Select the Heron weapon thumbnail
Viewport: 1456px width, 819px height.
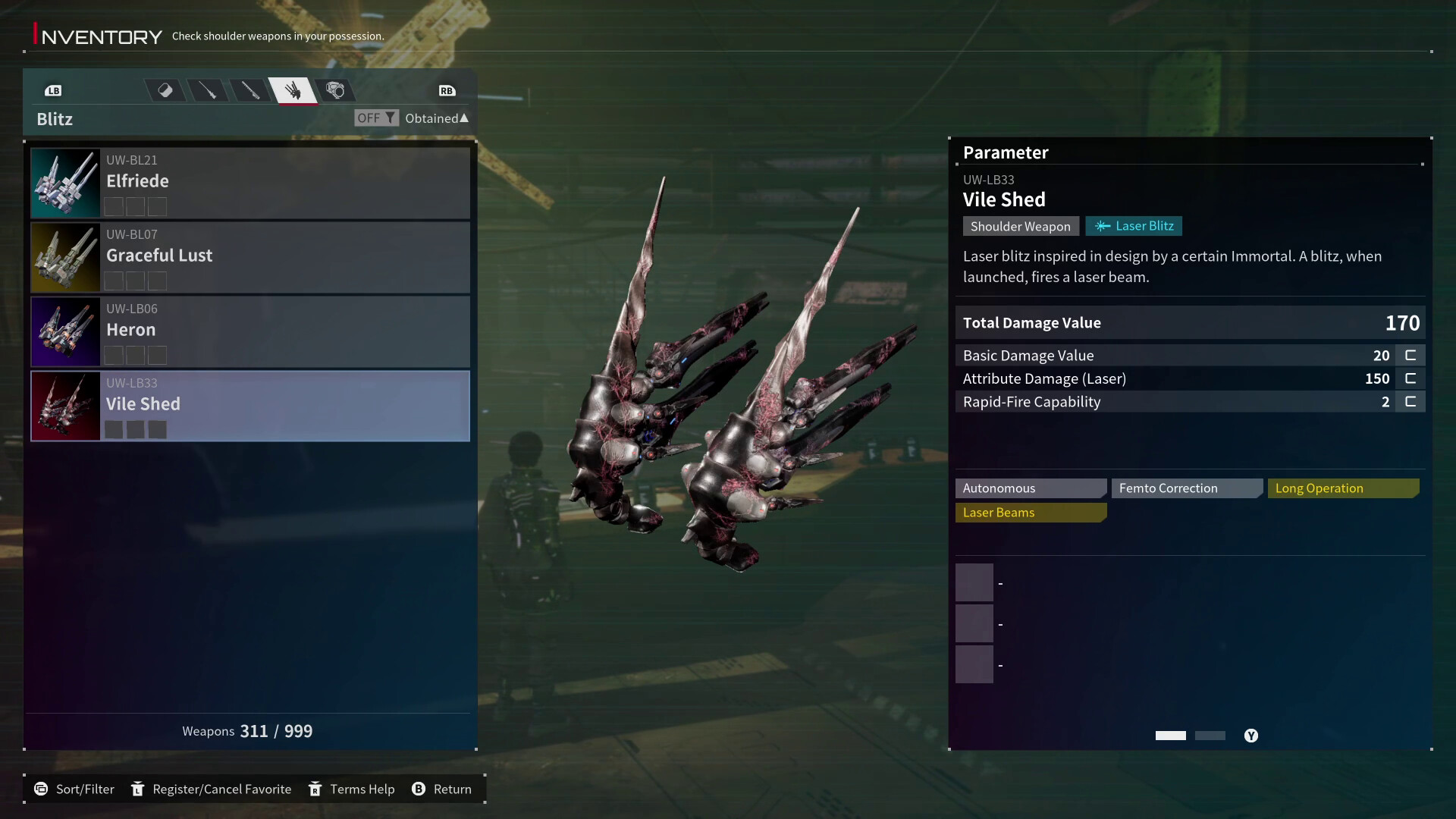coord(64,331)
